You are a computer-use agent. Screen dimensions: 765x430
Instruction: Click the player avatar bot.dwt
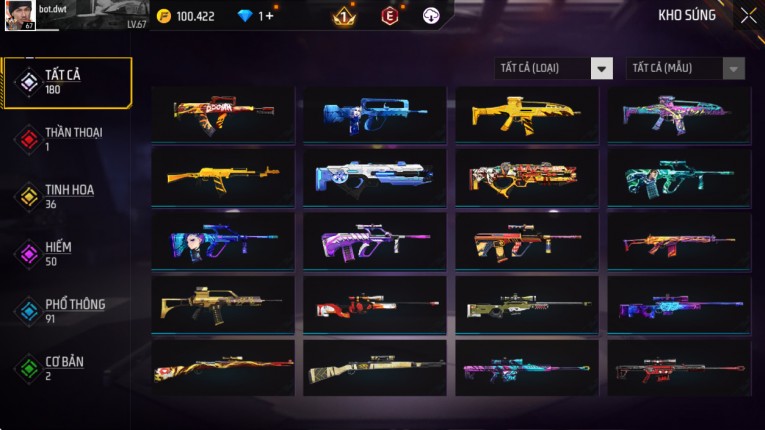pos(21,15)
